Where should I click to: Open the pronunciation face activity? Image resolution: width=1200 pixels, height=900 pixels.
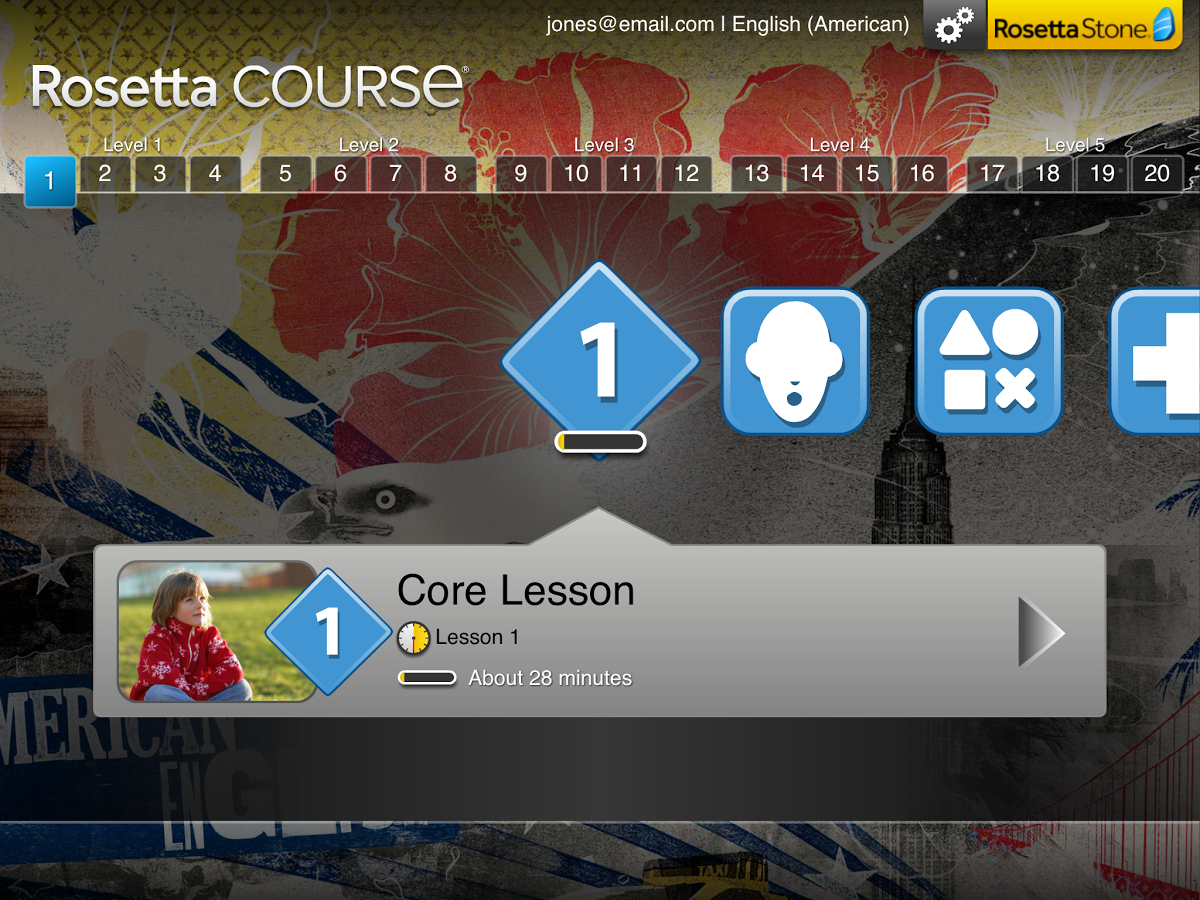pos(795,362)
